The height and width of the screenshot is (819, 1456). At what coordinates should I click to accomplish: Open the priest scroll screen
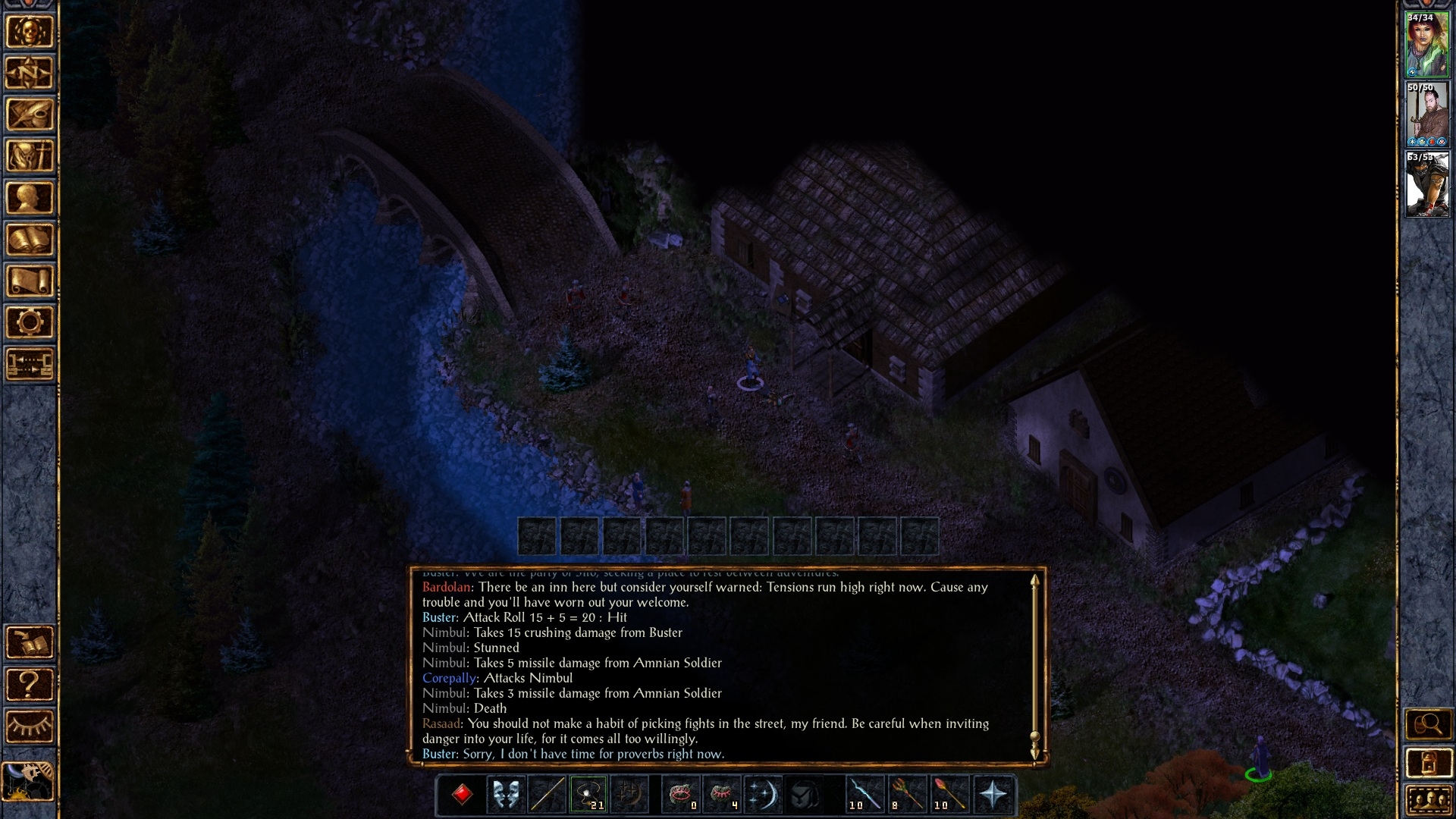coord(30,282)
